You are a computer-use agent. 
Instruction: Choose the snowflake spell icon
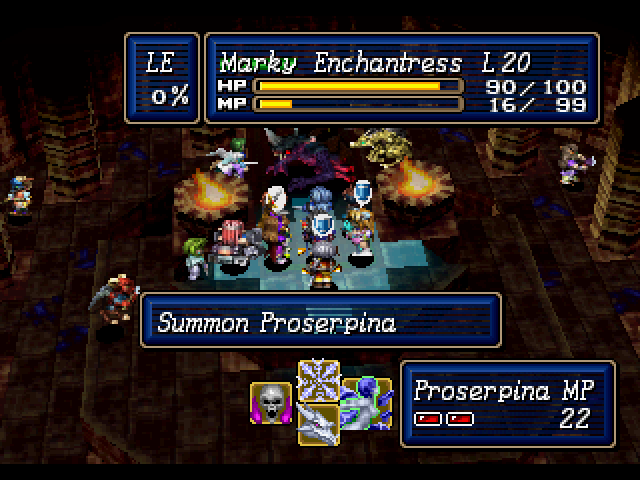(x=319, y=380)
